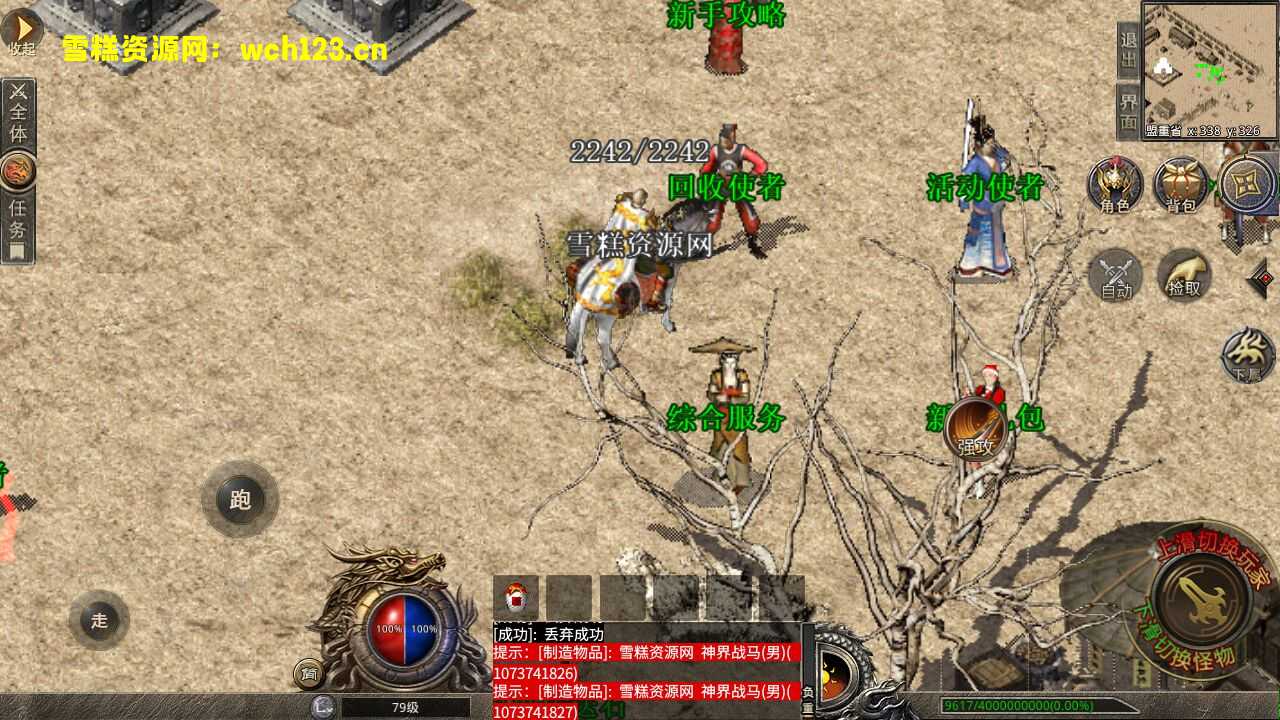1280x720 pixels.
Task: Tap the main sword attack button
Action: click(1200, 599)
